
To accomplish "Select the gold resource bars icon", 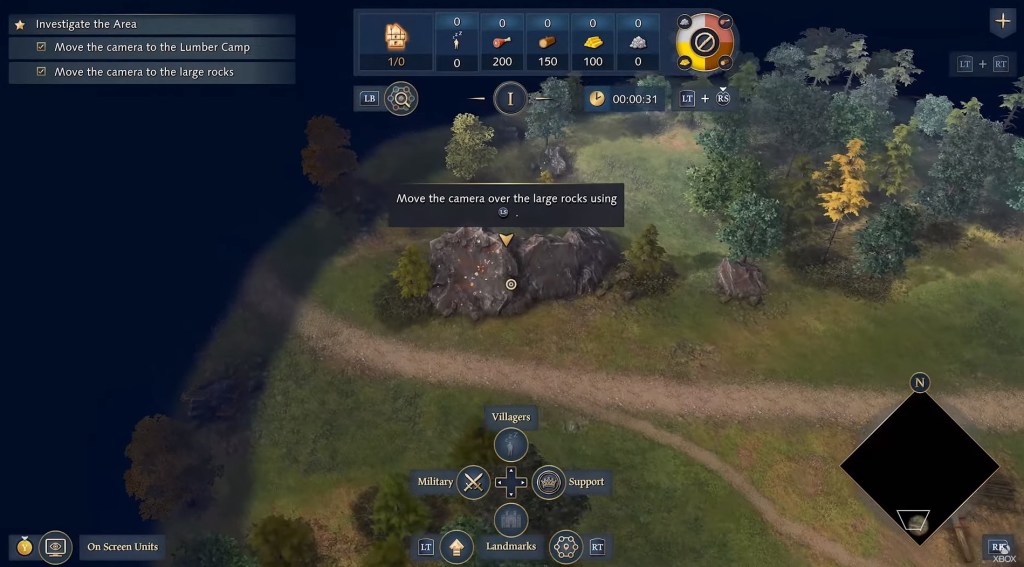I will pyautogui.click(x=593, y=43).
